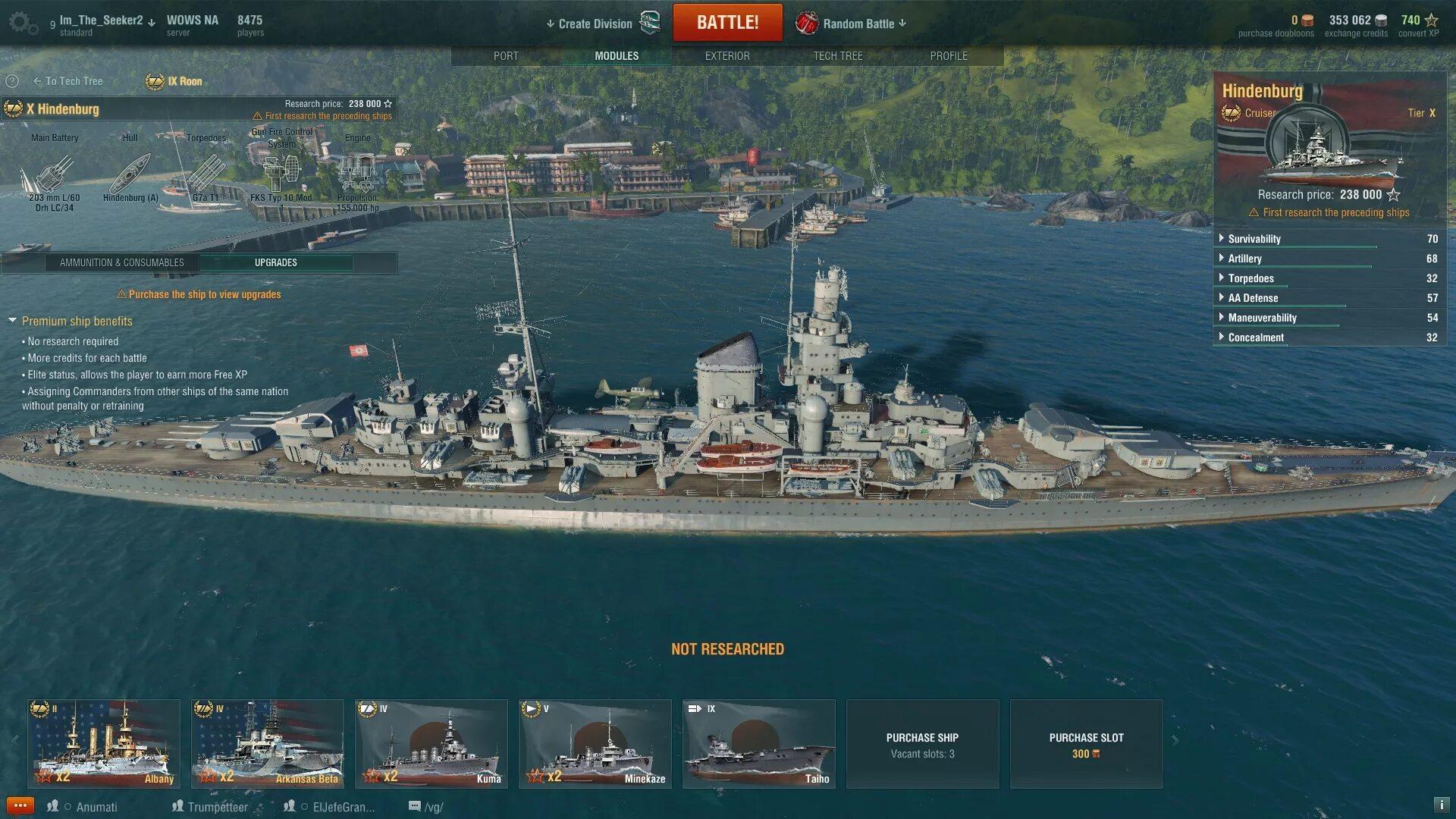
Task: Select the Taiho carrier thumbnail
Action: pyautogui.click(x=759, y=743)
